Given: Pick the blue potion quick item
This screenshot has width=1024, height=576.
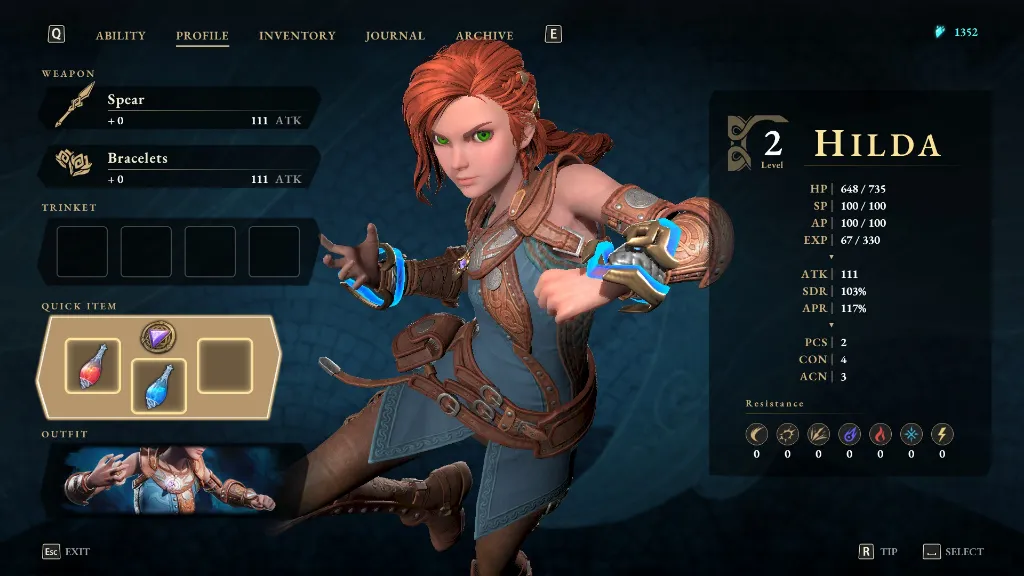Looking at the screenshot, I should click(x=159, y=386).
